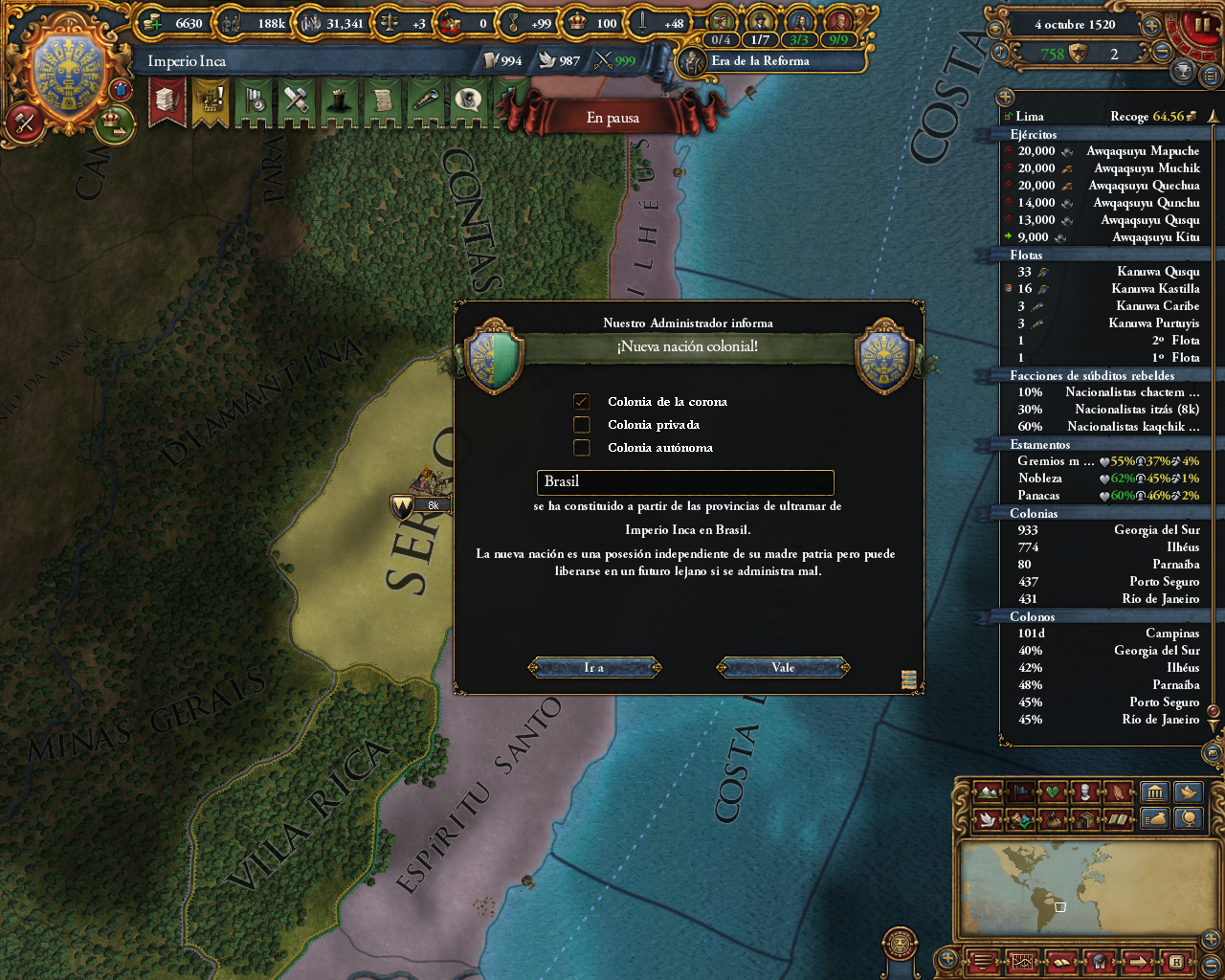Open the Government panel via the castle alert icon
1225x980 pixels.
click(211, 102)
